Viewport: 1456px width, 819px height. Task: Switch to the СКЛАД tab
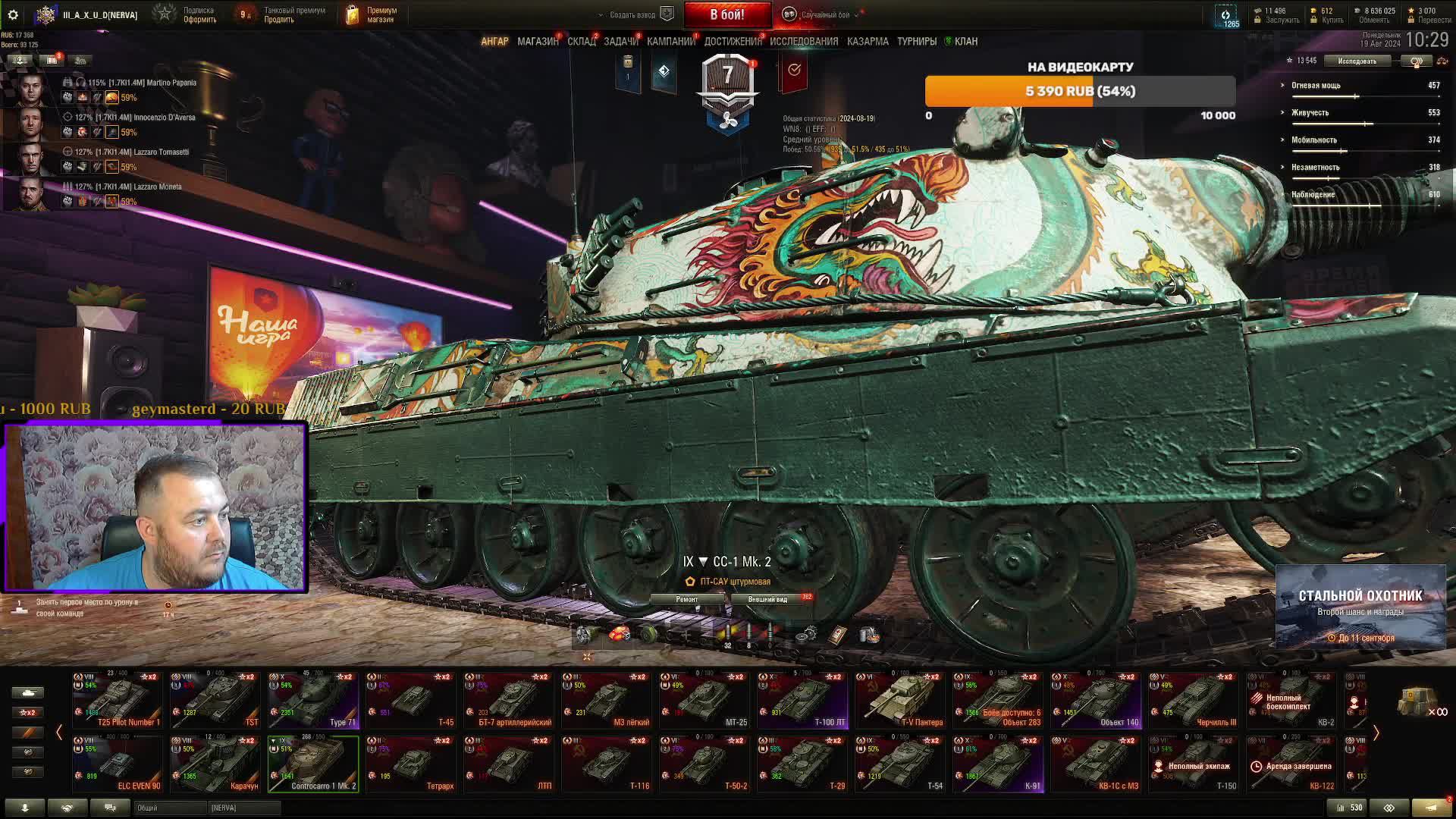[582, 42]
